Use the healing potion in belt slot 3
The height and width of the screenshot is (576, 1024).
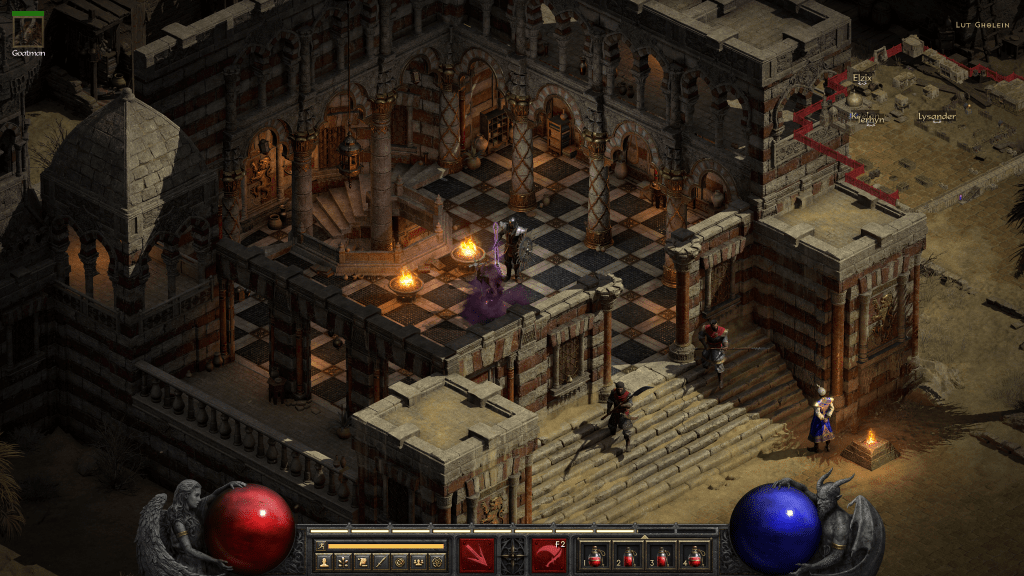[662, 554]
